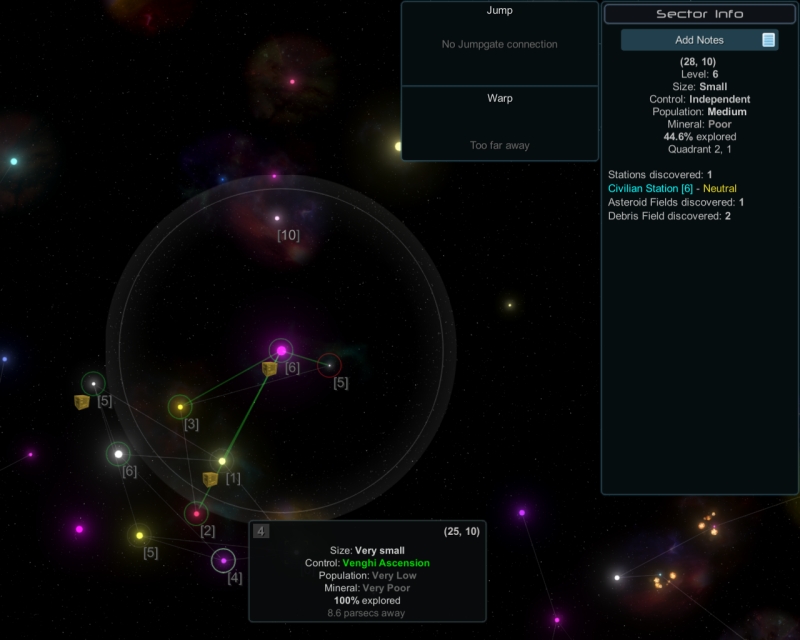This screenshot has width=800, height=640.
Task: Choose the yellow level 3 sector
Action: pyautogui.click(x=180, y=407)
